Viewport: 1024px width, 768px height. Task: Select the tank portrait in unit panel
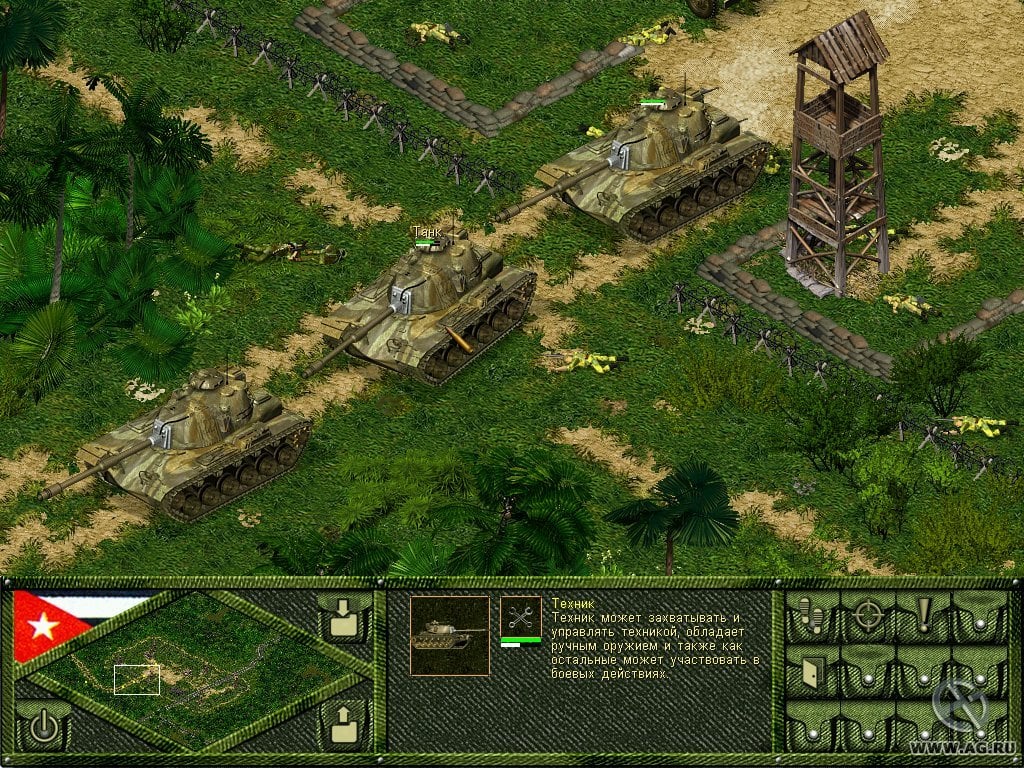click(x=449, y=635)
